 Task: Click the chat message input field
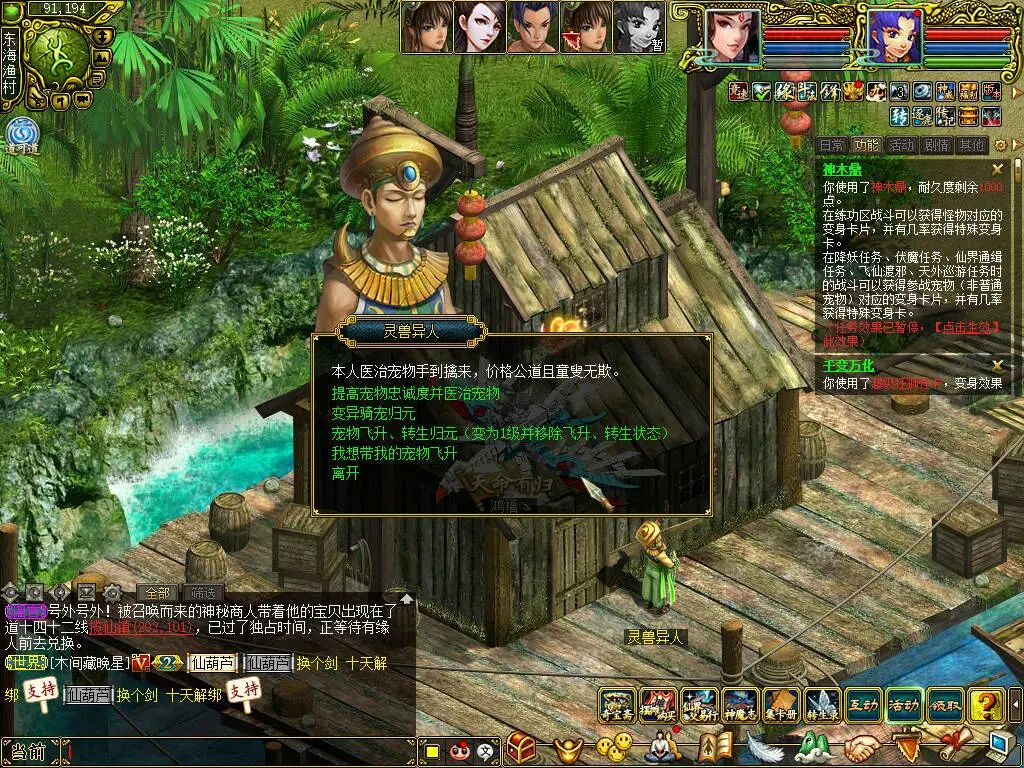pyautogui.click(x=240, y=750)
